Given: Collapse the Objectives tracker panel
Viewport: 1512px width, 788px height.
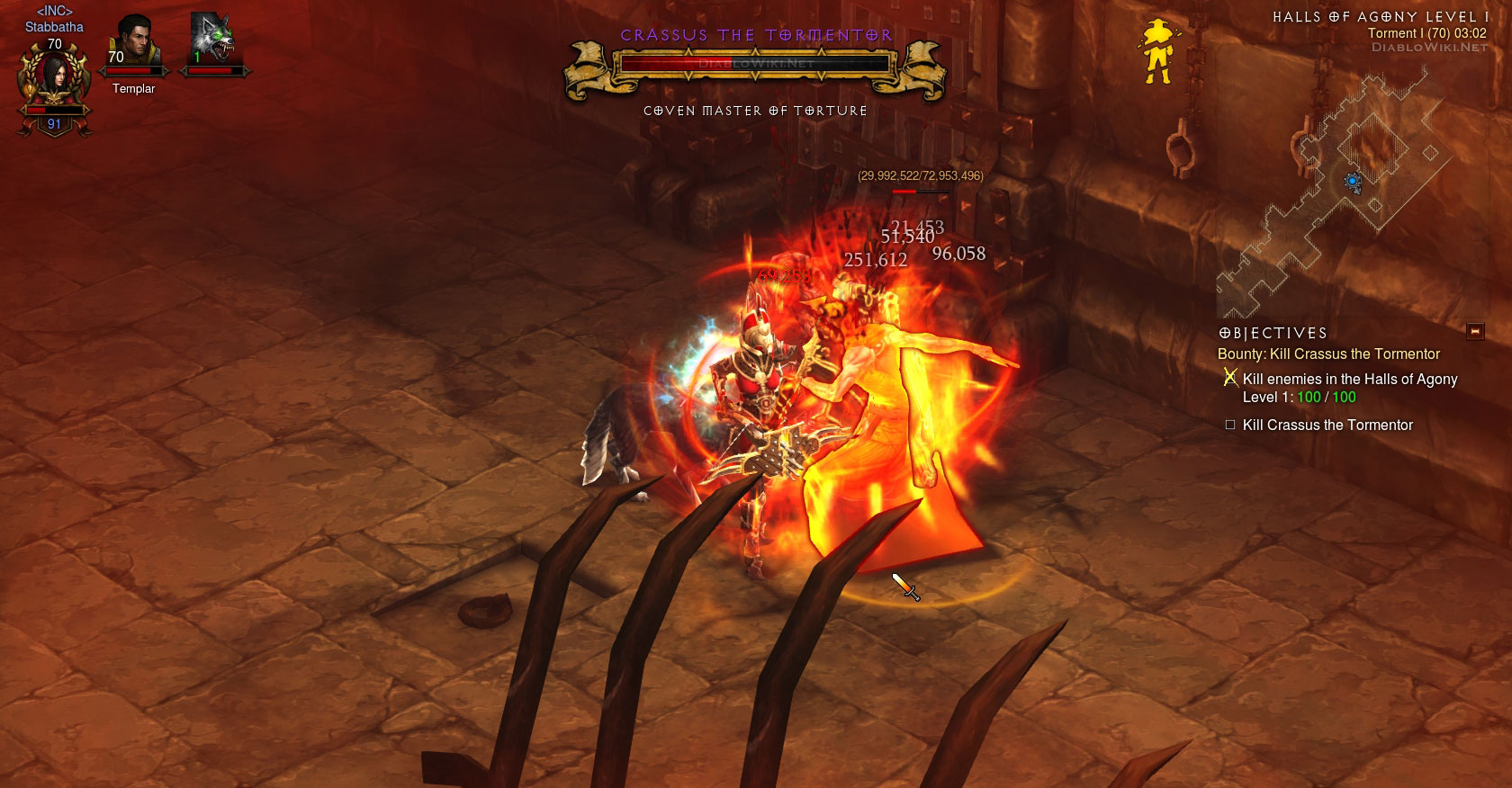Looking at the screenshot, I should pyautogui.click(x=1474, y=332).
